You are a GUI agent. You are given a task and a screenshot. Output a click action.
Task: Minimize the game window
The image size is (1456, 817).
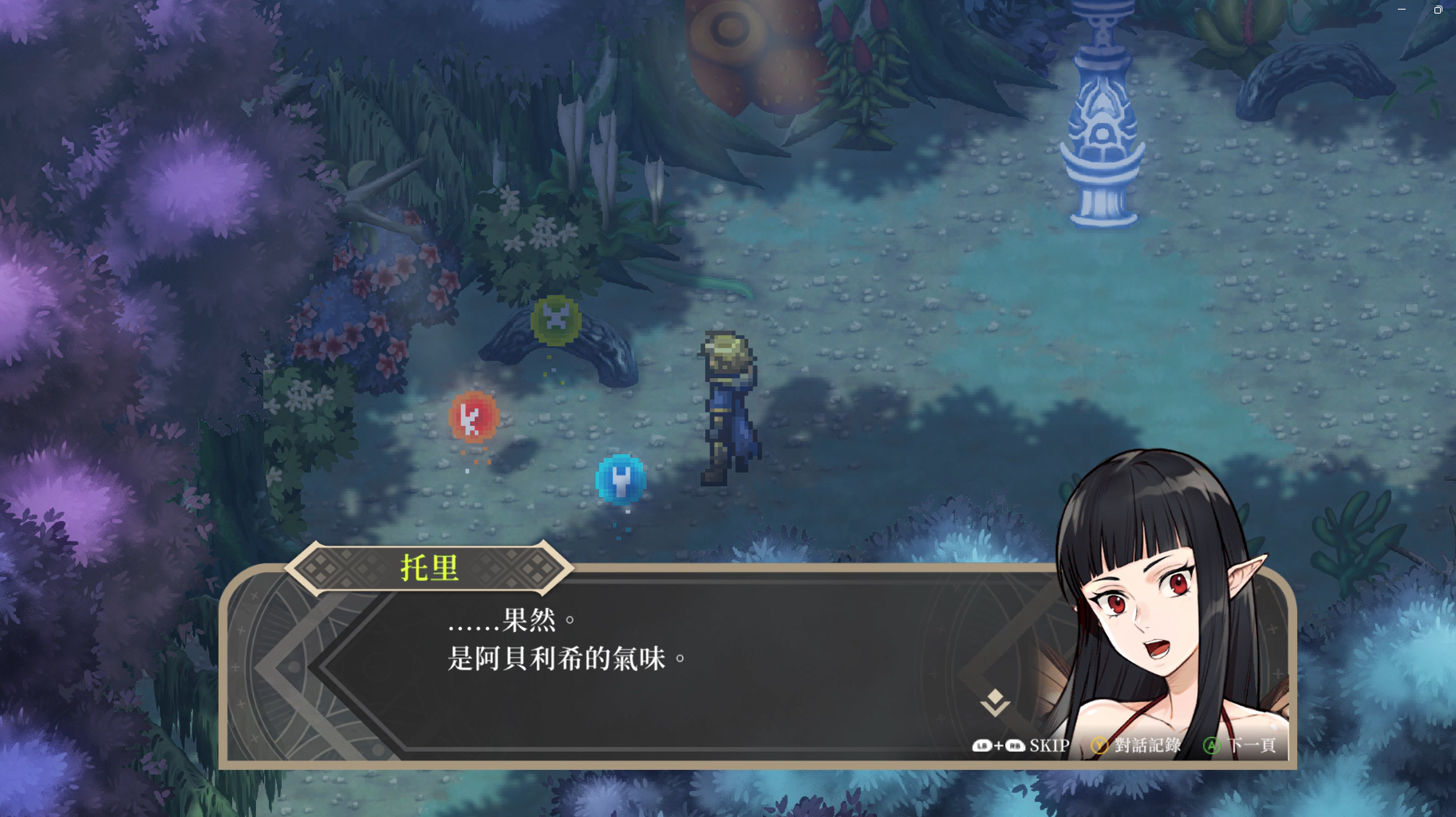(1402, 10)
